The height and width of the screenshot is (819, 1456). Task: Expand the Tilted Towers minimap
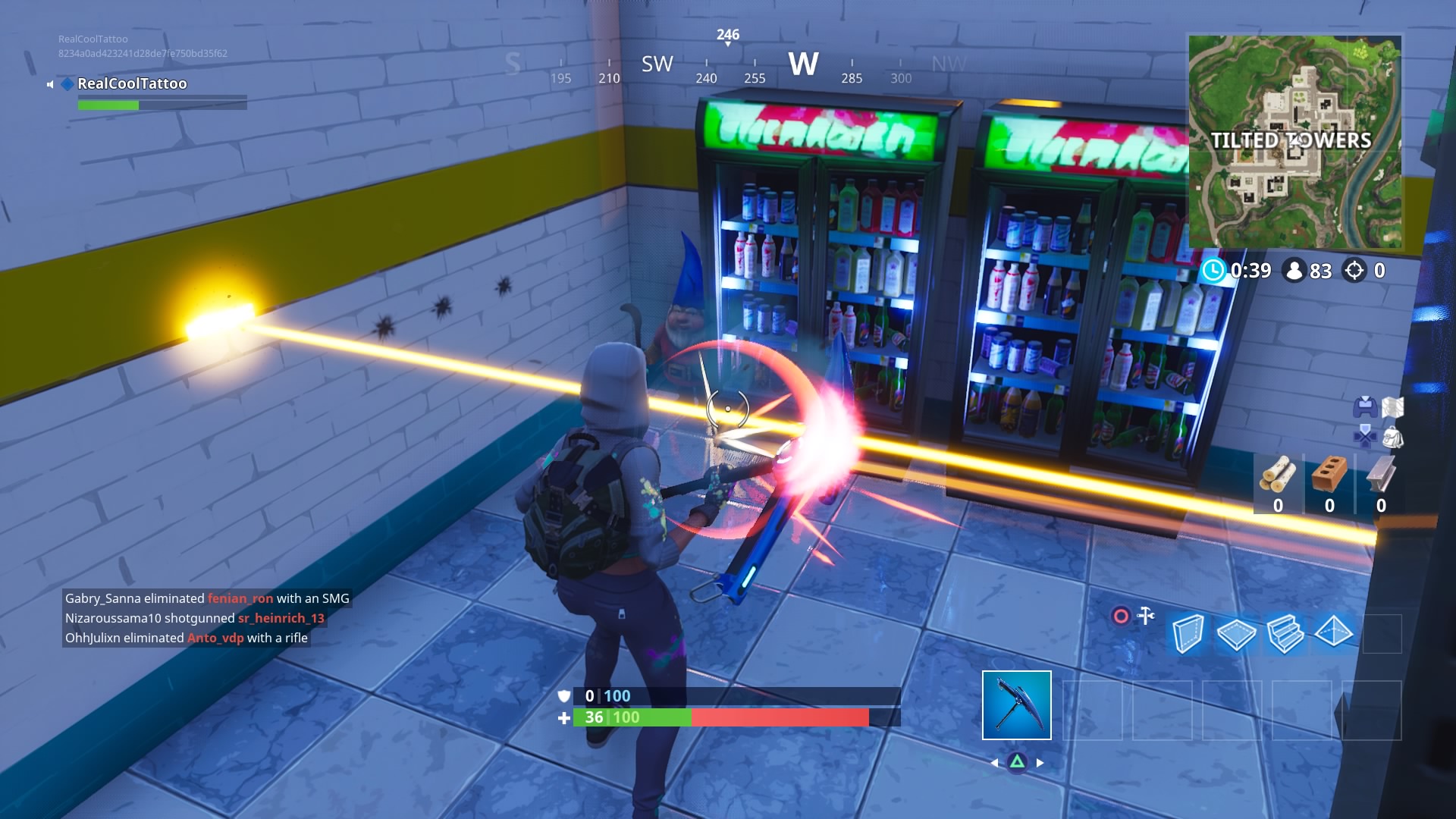1295,140
